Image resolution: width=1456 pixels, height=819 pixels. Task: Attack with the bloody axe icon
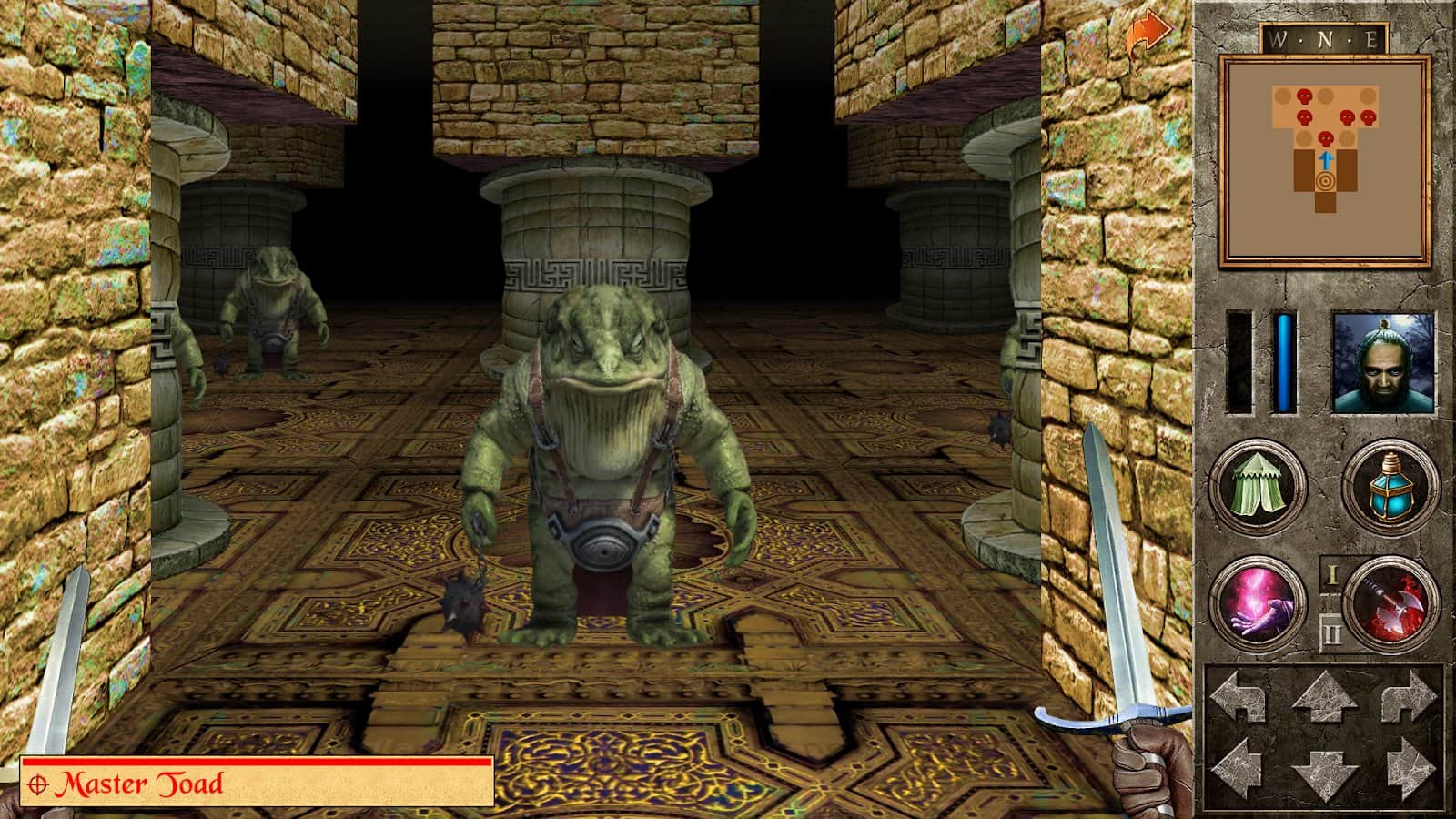click(1390, 602)
